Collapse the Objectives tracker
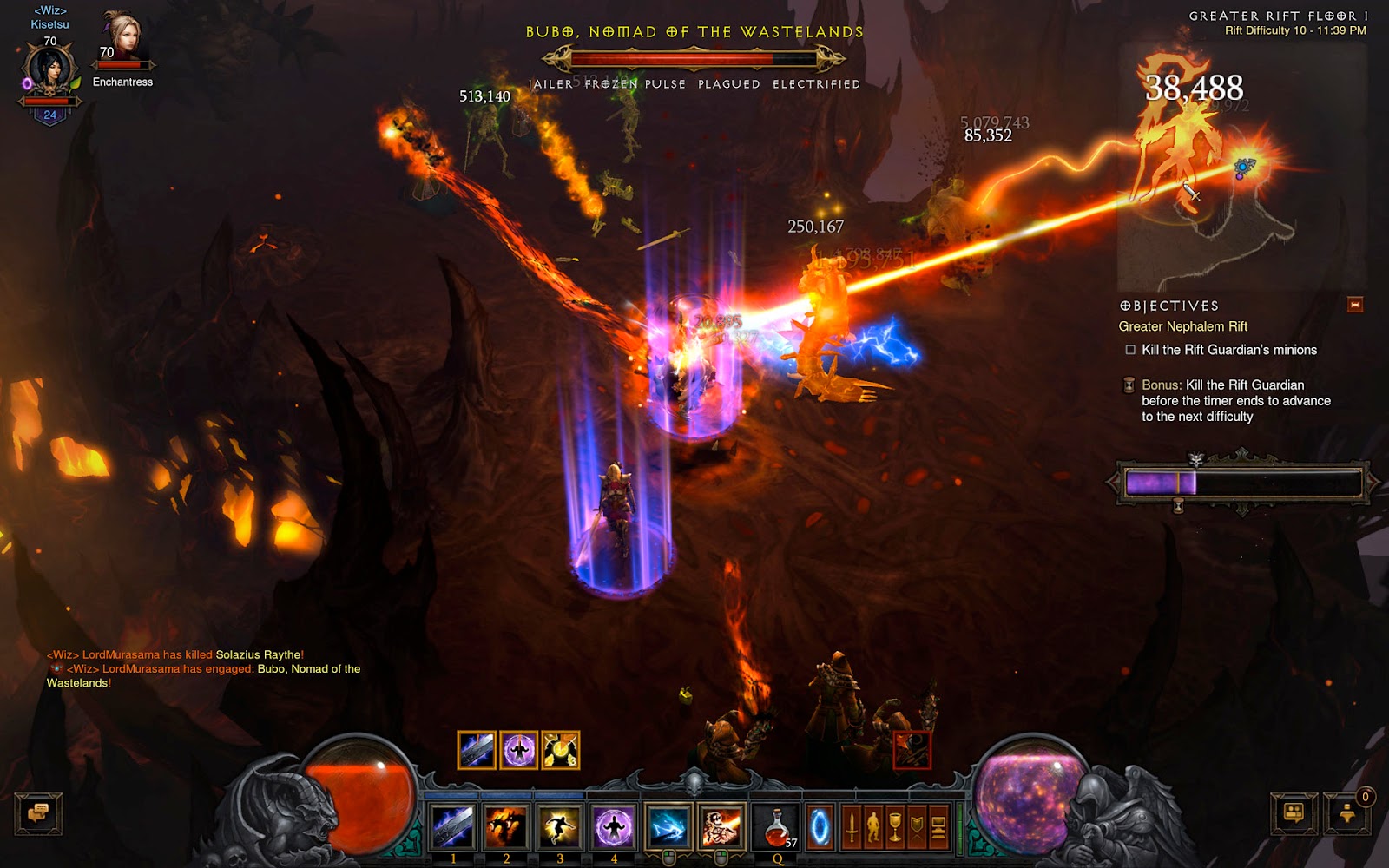The image size is (1389, 868). point(1354,305)
